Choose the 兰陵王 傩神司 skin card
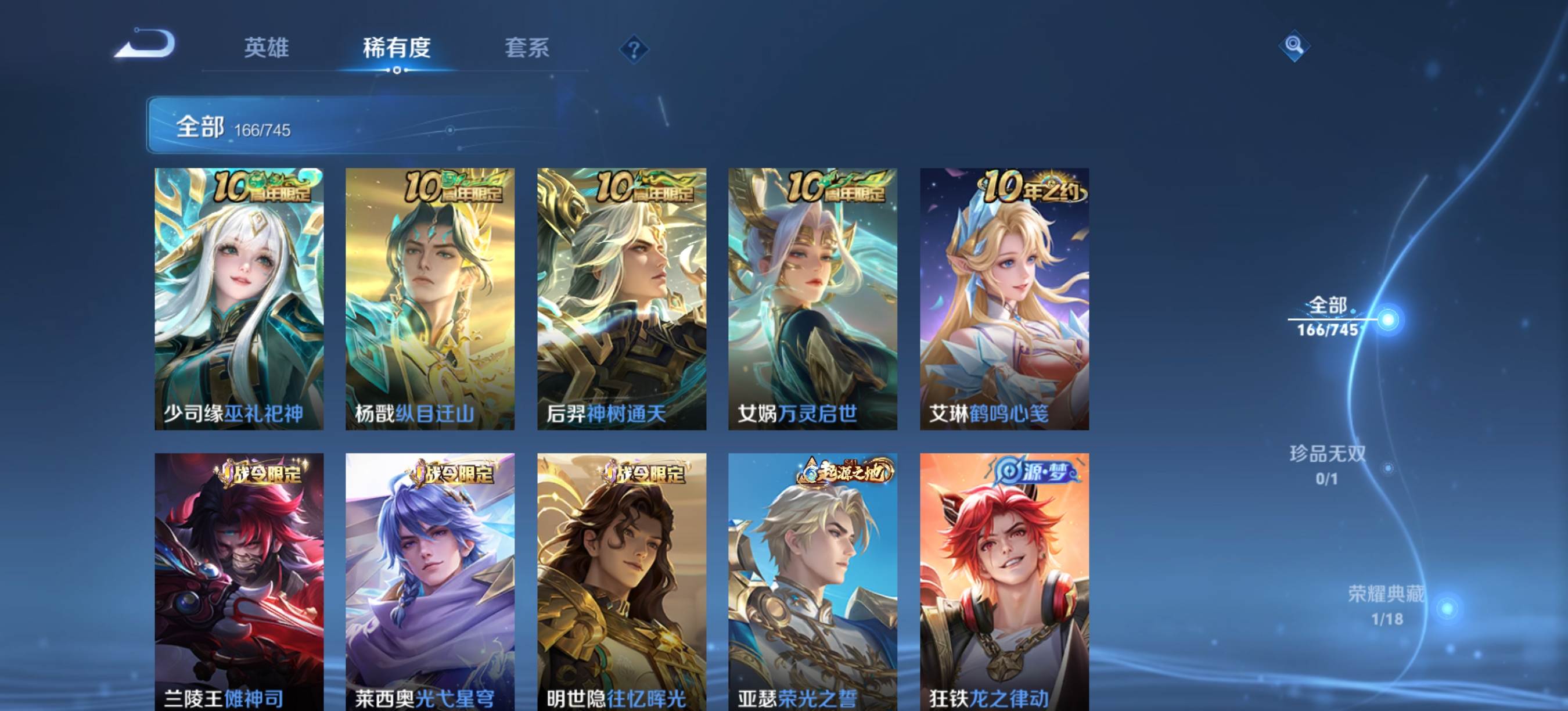The image size is (1568, 711). click(x=239, y=581)
